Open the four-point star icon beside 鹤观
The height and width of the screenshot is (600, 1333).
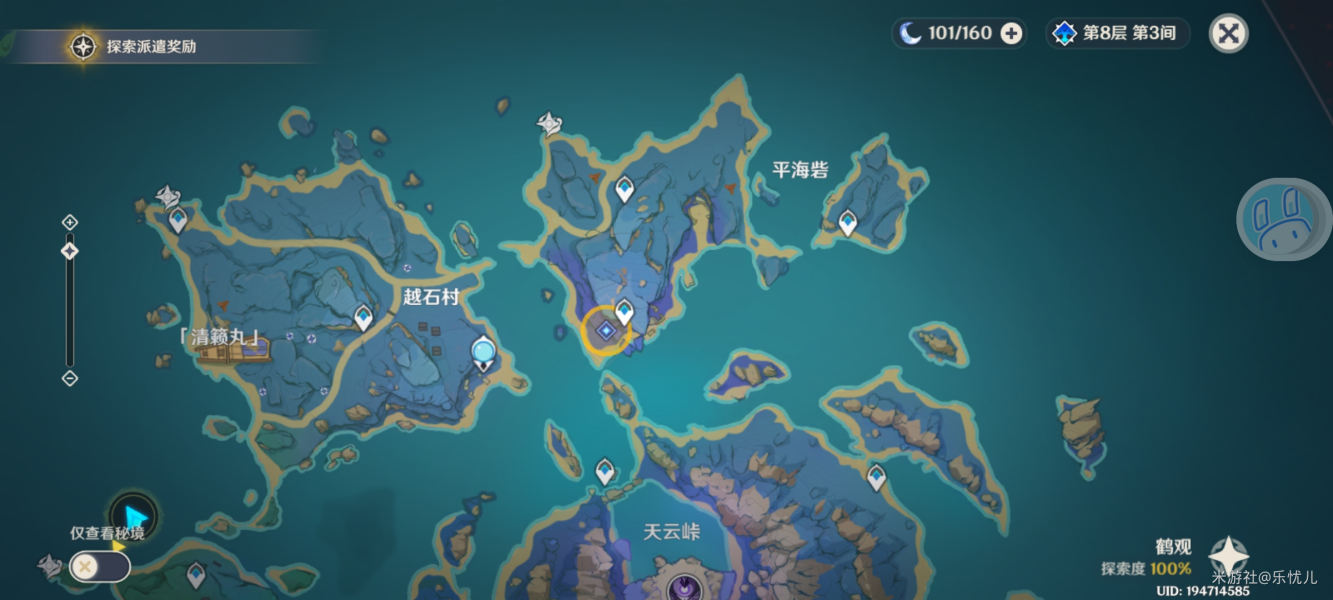click(x=1228, y=557)
